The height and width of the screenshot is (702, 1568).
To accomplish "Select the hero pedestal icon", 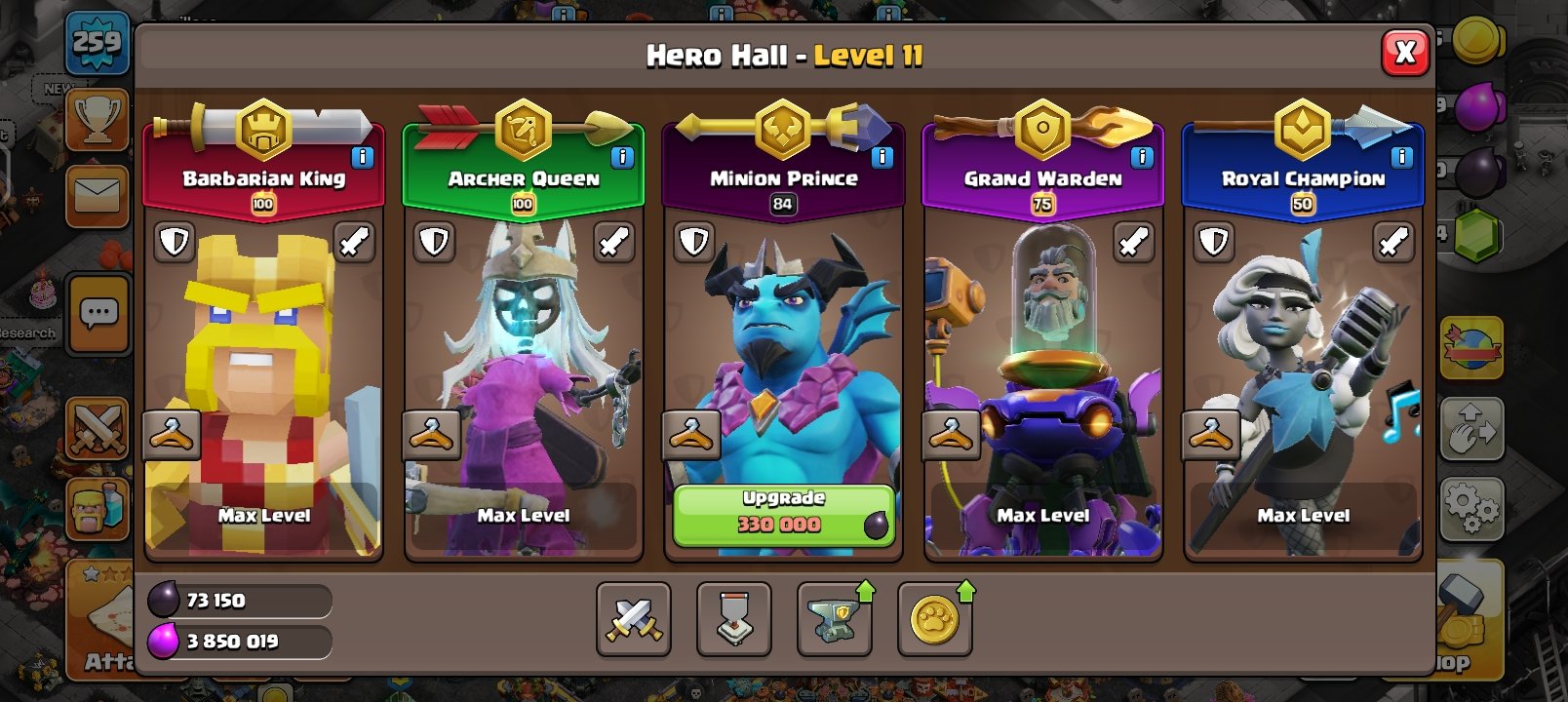I will click(x=733, y=621).
